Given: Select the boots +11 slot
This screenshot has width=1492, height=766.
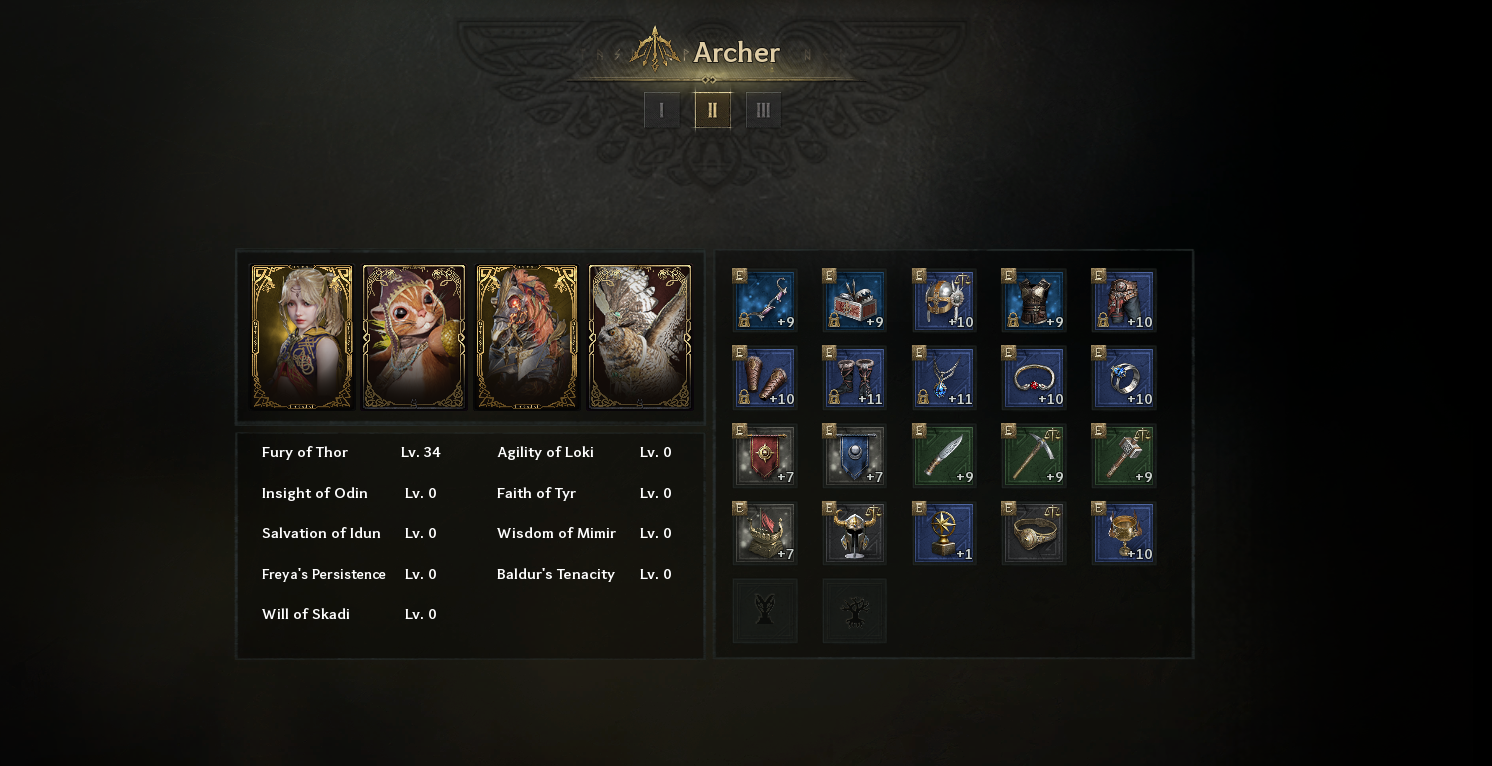Looking at the screenshot, I should click(854, 378).
